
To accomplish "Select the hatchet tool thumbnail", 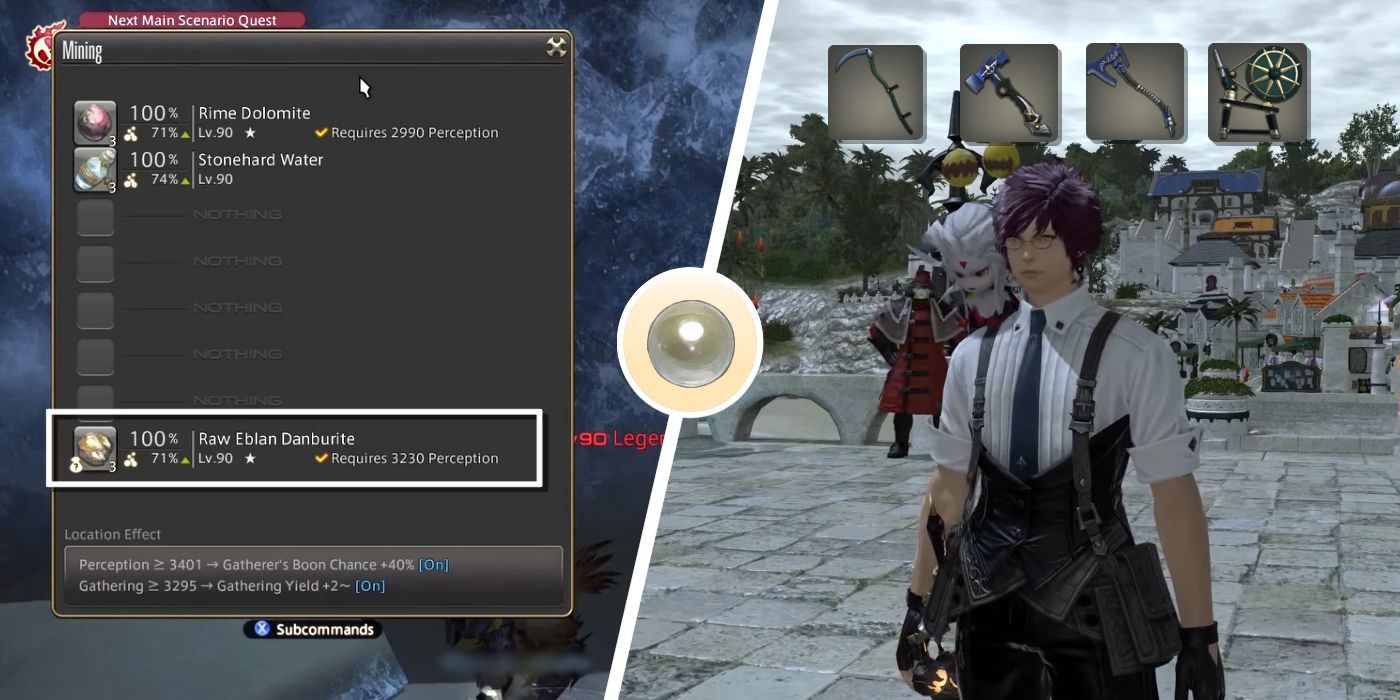I will tap(1133, 92).
